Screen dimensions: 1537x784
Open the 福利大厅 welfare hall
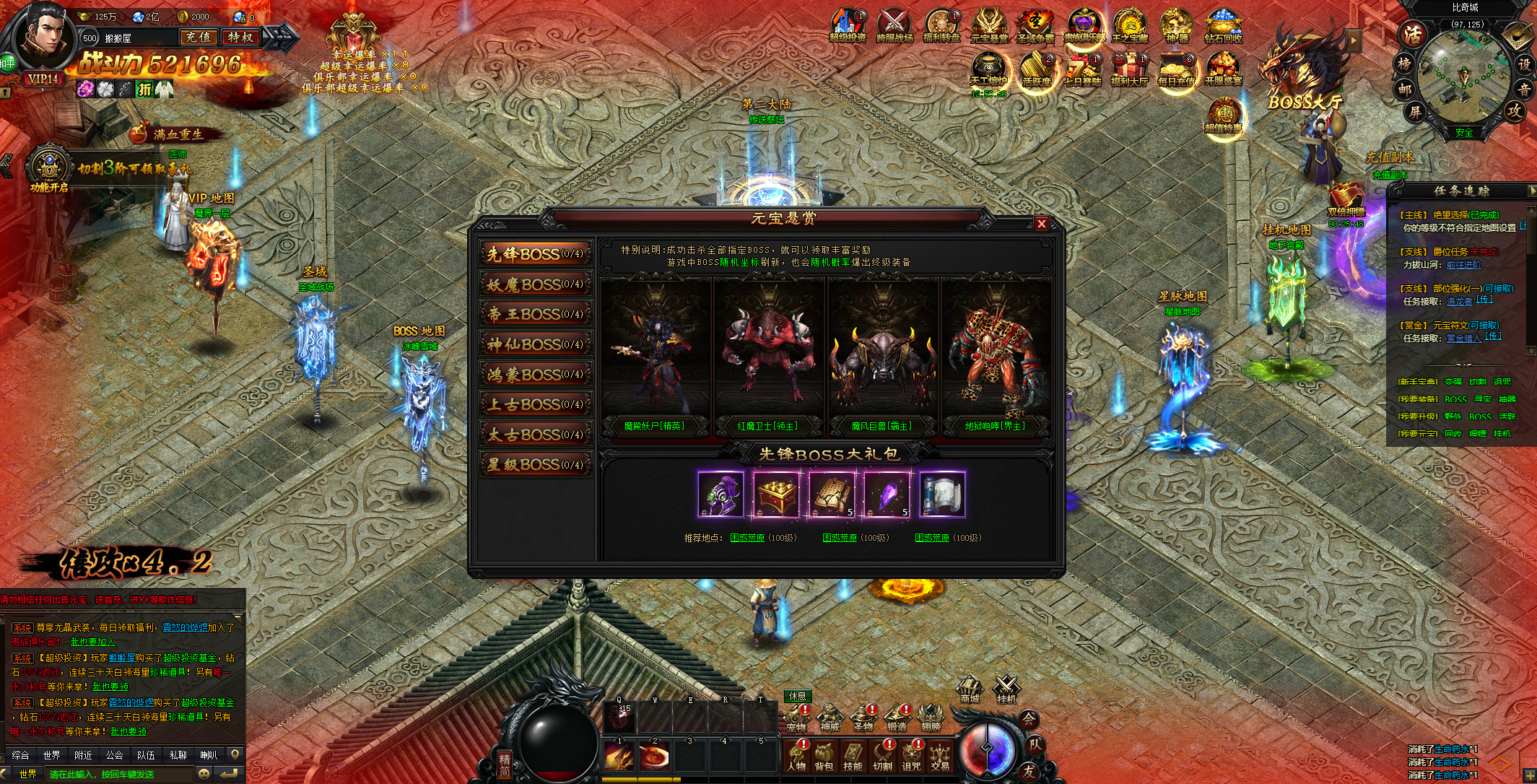coord(1129,71)
